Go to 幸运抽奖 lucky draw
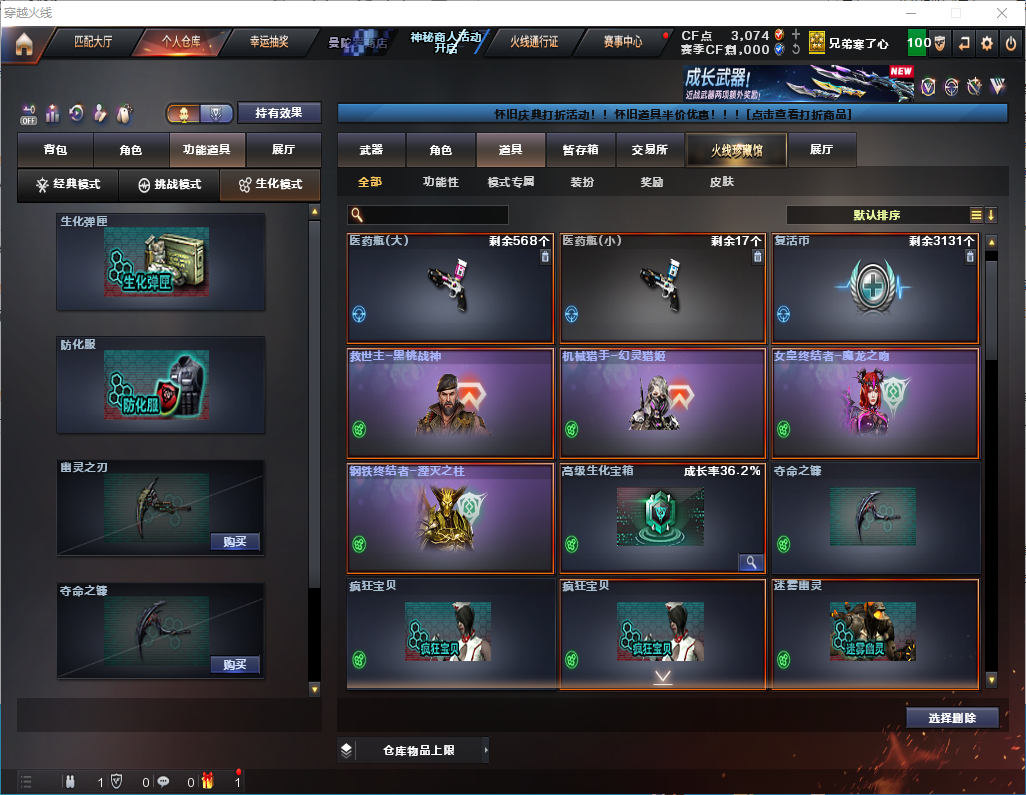1026x795 pixels. coord(268,43)
